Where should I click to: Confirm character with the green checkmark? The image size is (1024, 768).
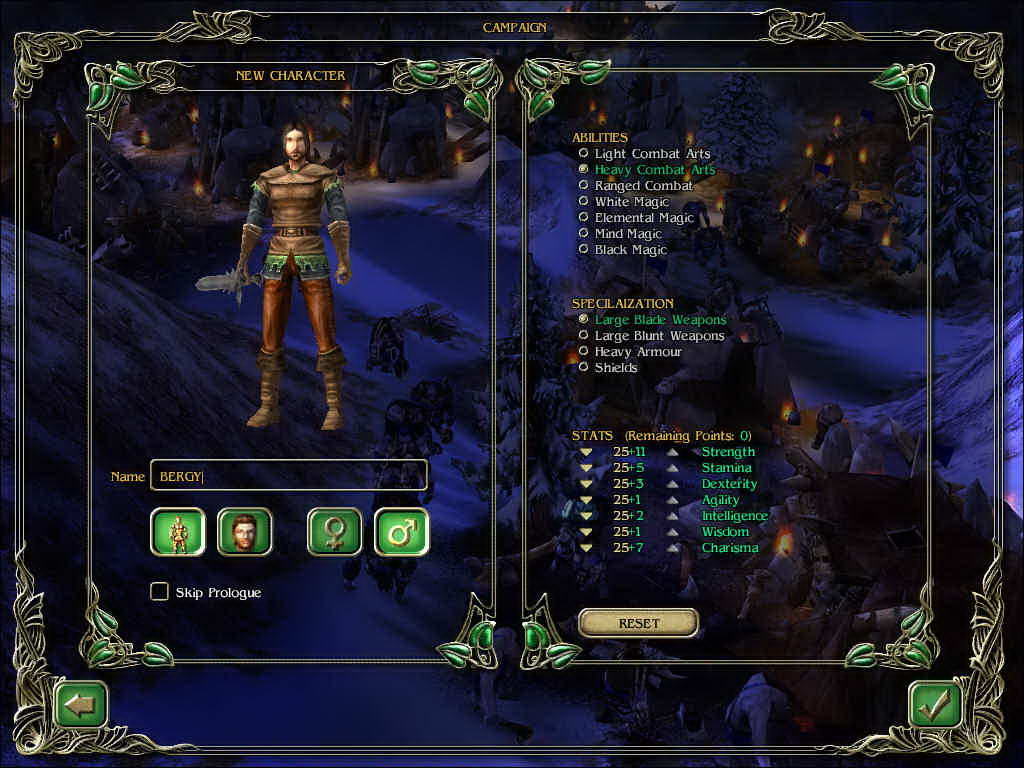coord(935,705)
